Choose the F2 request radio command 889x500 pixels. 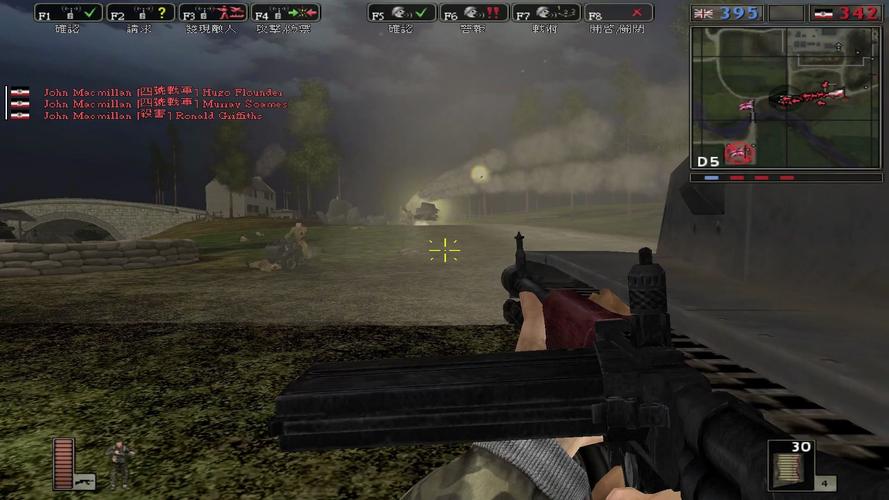pos(140,14)
